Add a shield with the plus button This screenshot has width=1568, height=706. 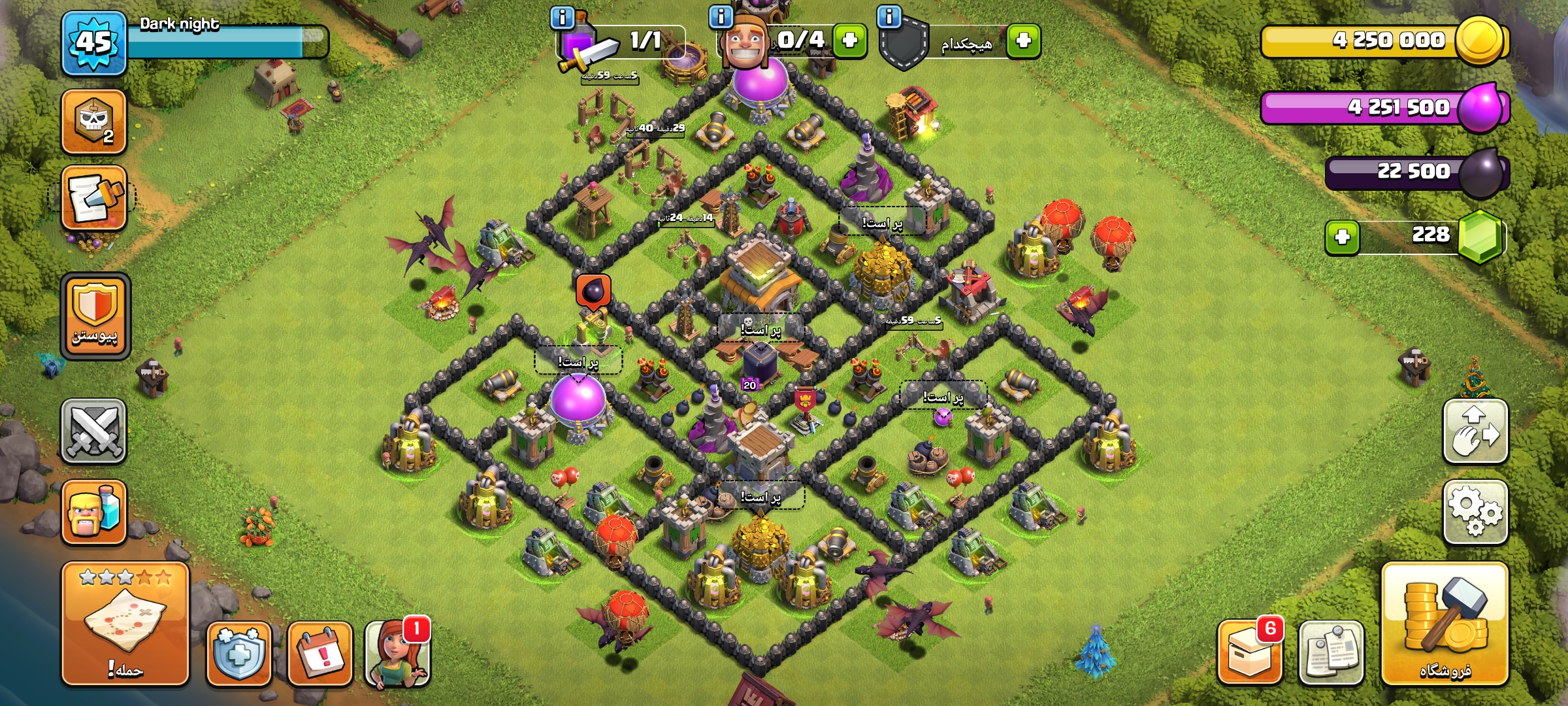pyautogui.click(x=1023, y=41)
